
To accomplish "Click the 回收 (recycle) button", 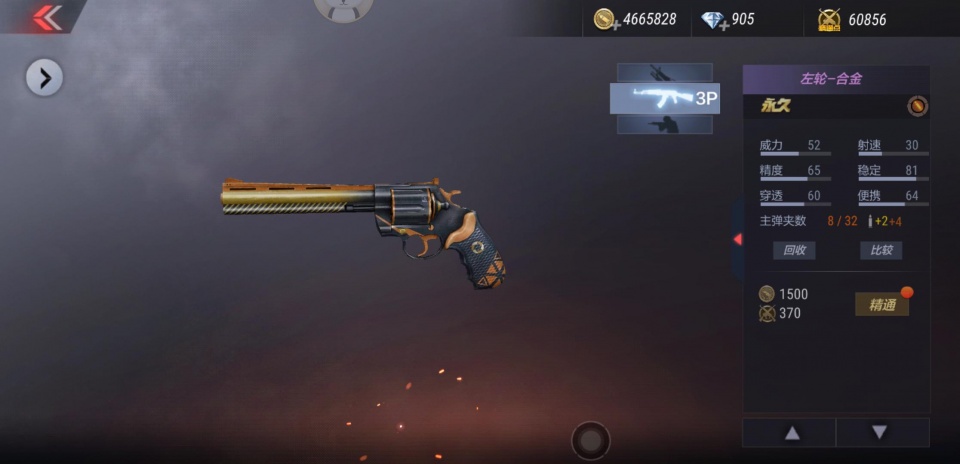I will tap(794, 250).
